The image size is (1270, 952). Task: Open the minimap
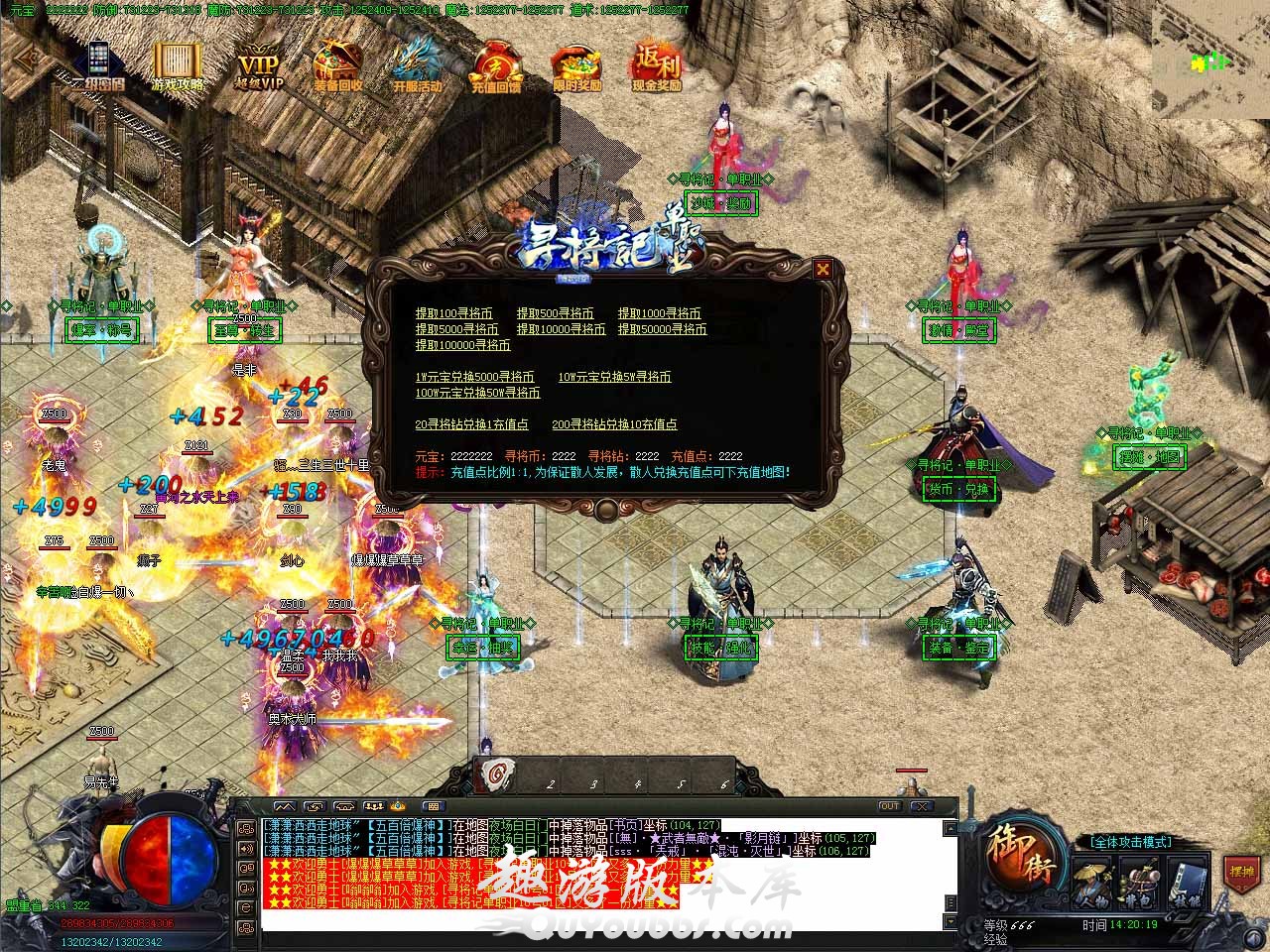[x=1209, y=59]
